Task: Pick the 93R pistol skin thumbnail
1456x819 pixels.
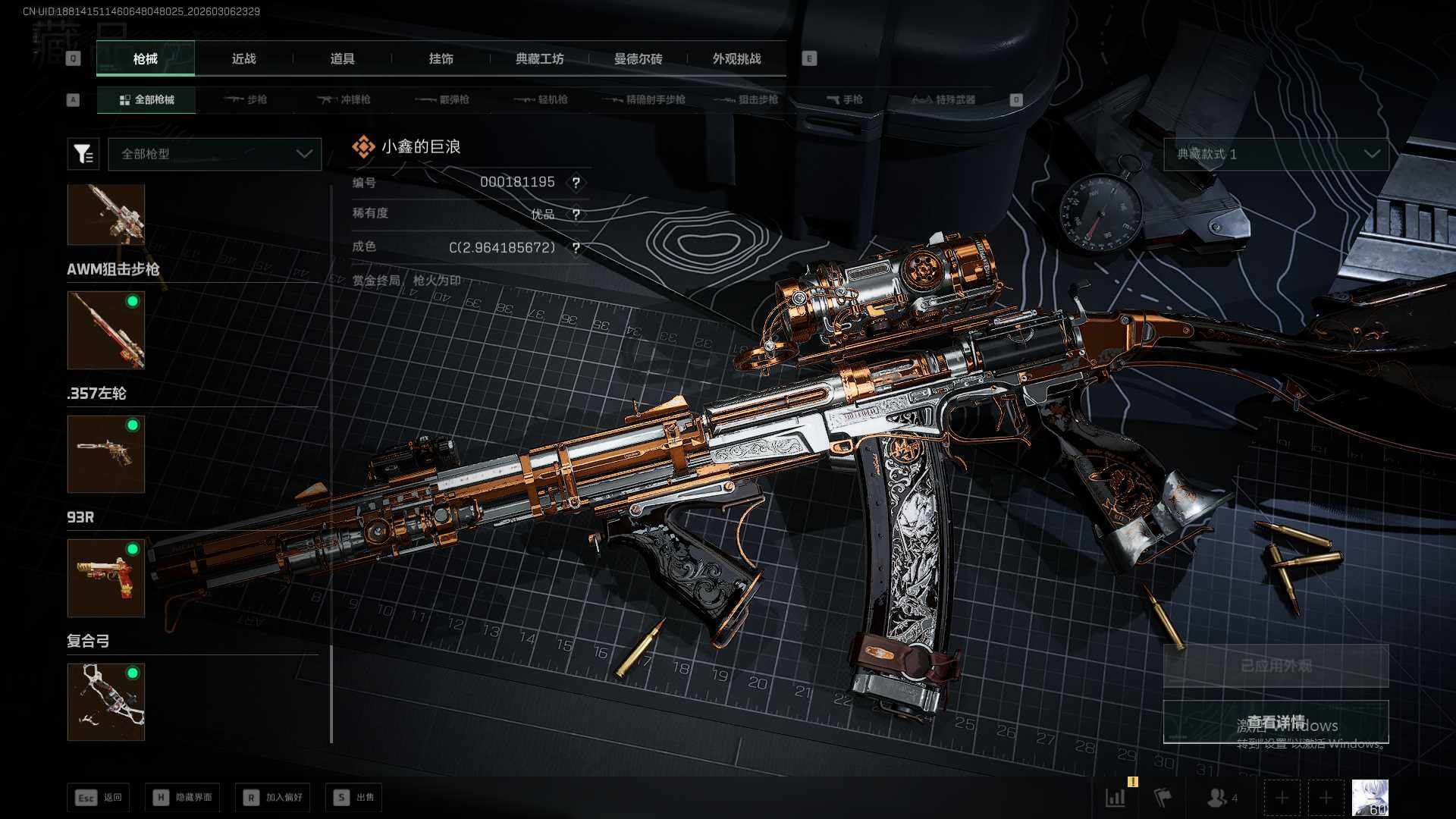Action: (106, 578)
